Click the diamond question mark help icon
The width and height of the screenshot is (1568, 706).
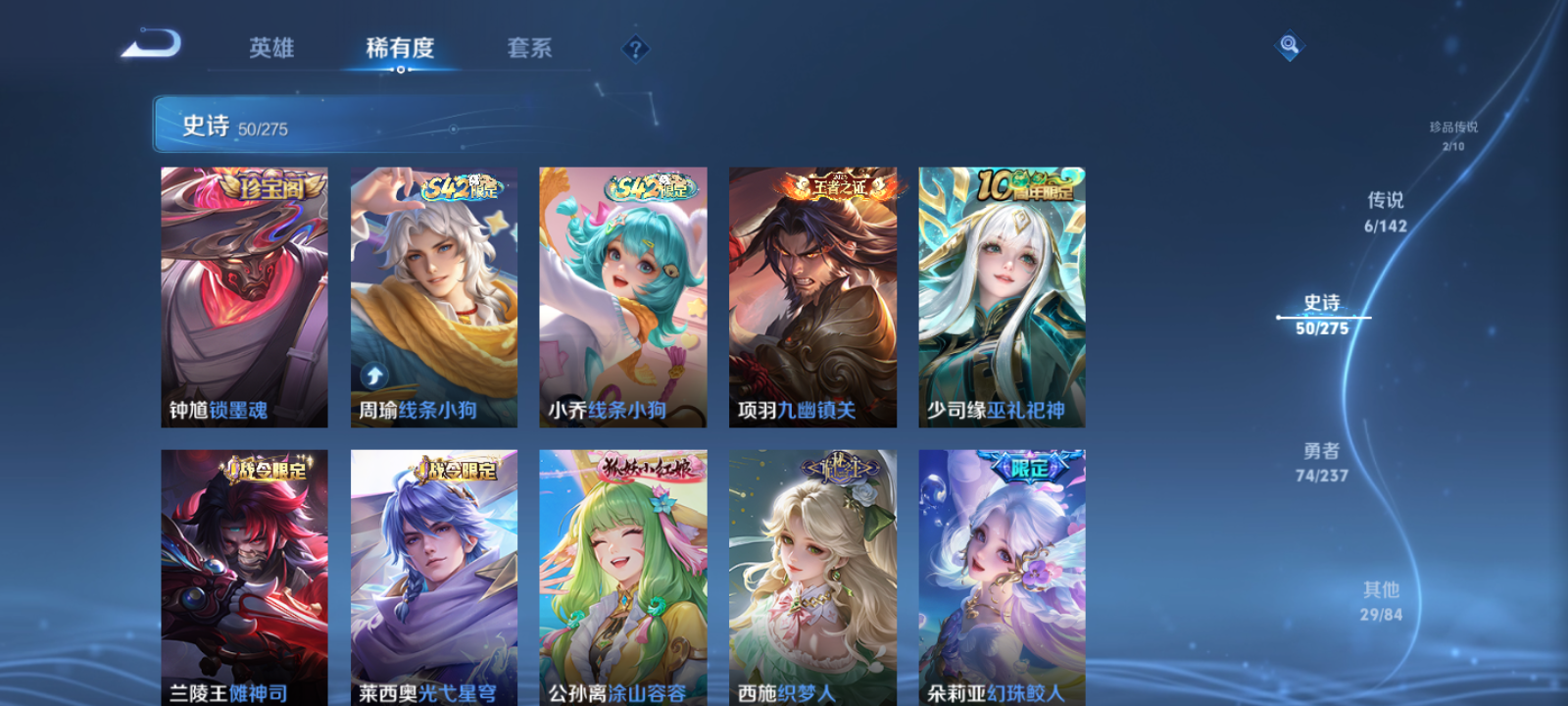(638, 49)
